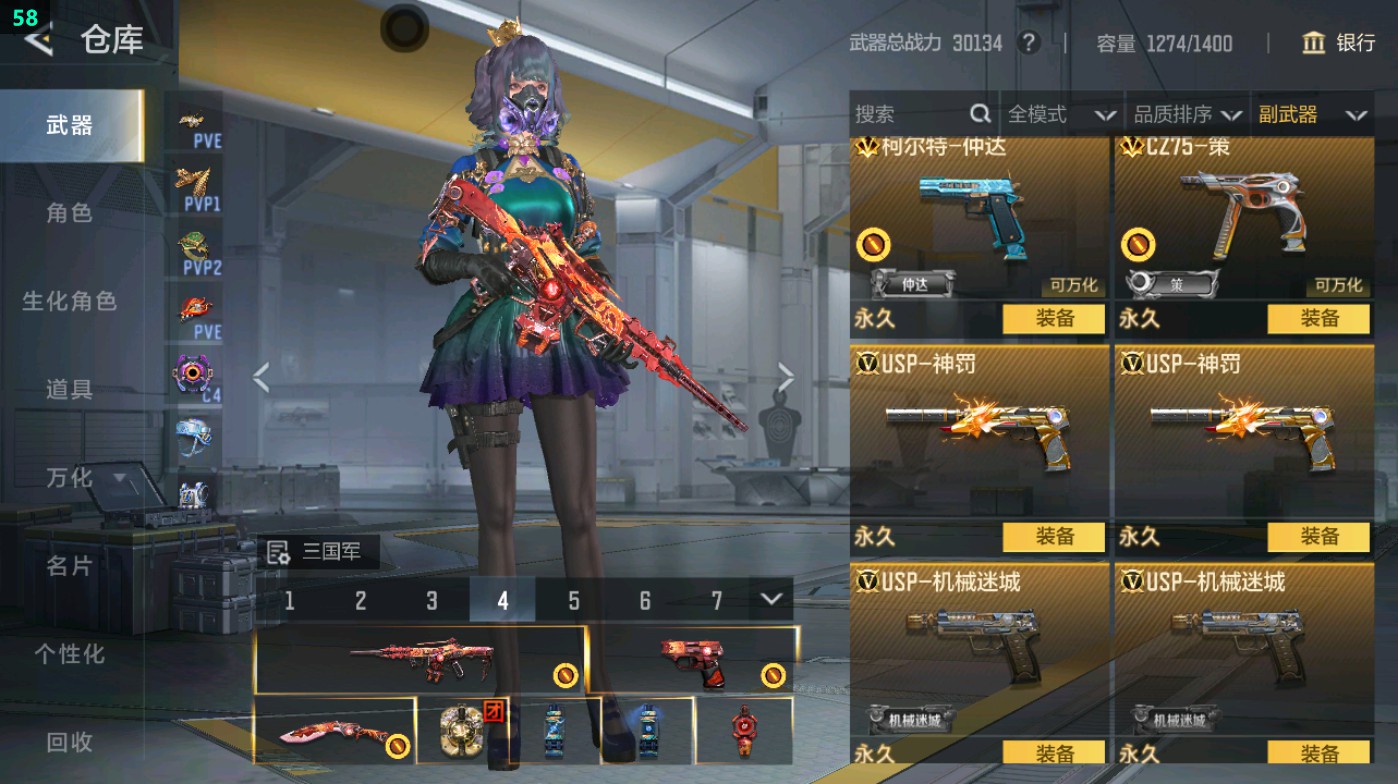This screenshot has width=1398, height=784.
Task: Open the 三国军 loadout name settings
Action: tap(318, 552)
